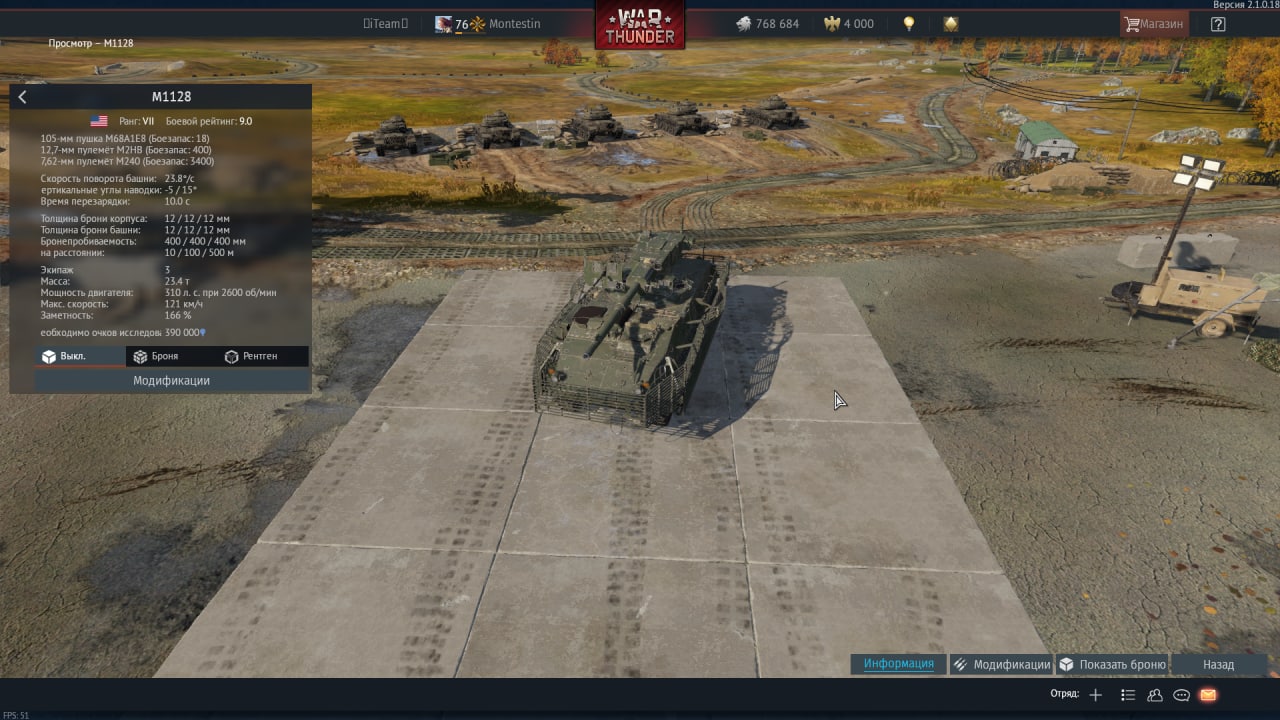Click the light bulb icon

909,24
